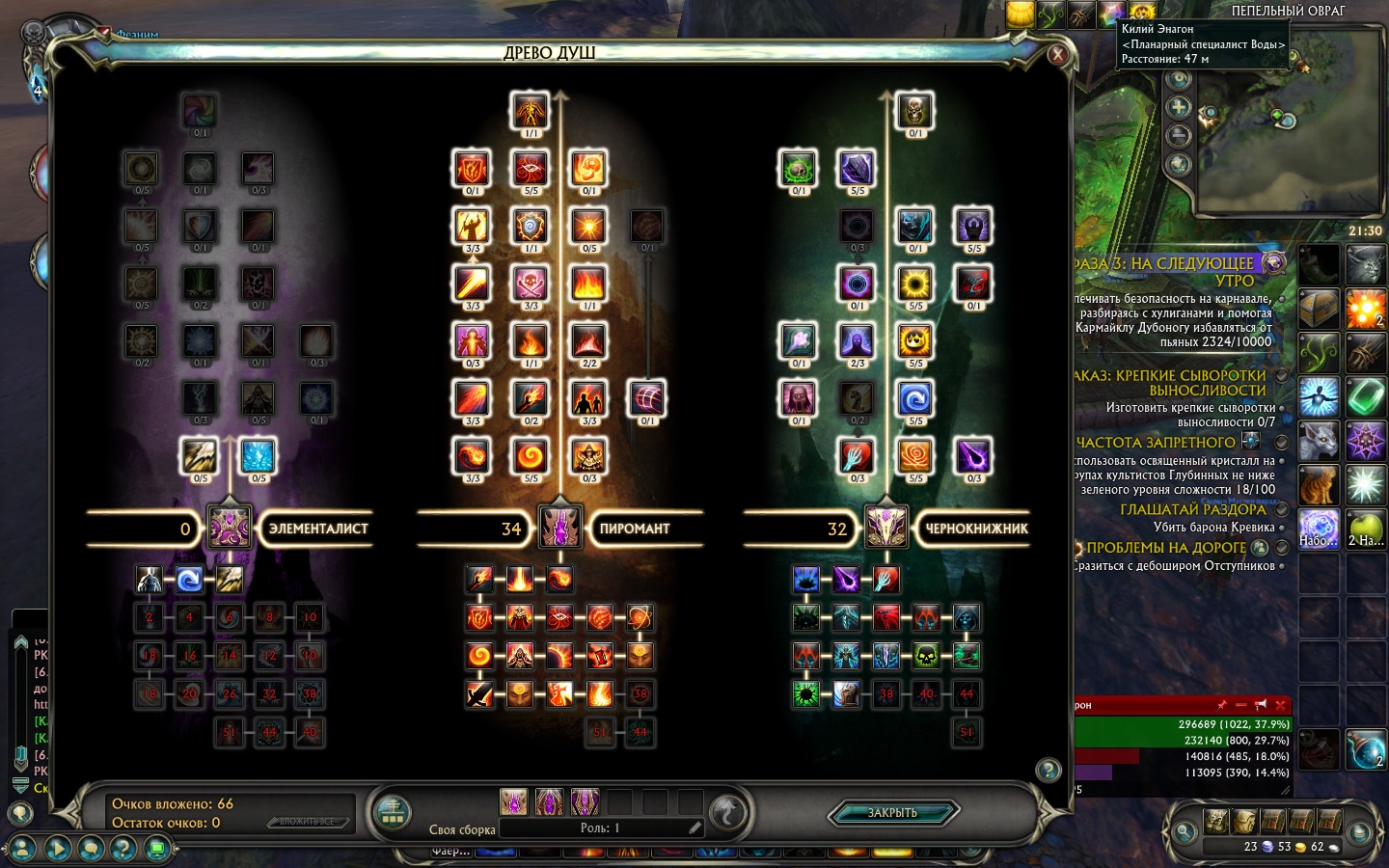Click the skull talent atop the Чернокнижник tree
1389x868 pixels.
pyautogui.click(x=914, y=111)
